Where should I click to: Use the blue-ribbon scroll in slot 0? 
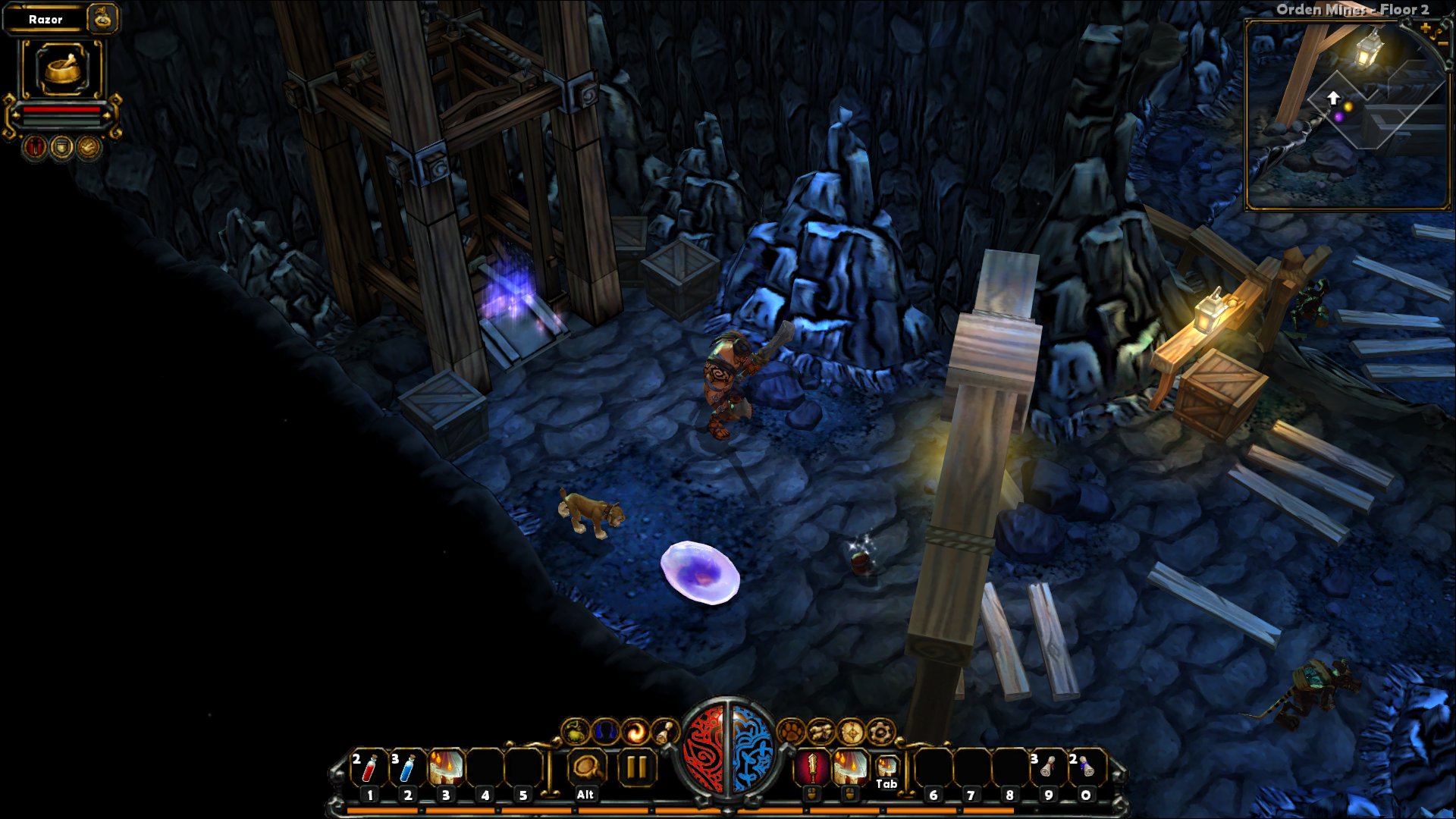(1086, 767)
